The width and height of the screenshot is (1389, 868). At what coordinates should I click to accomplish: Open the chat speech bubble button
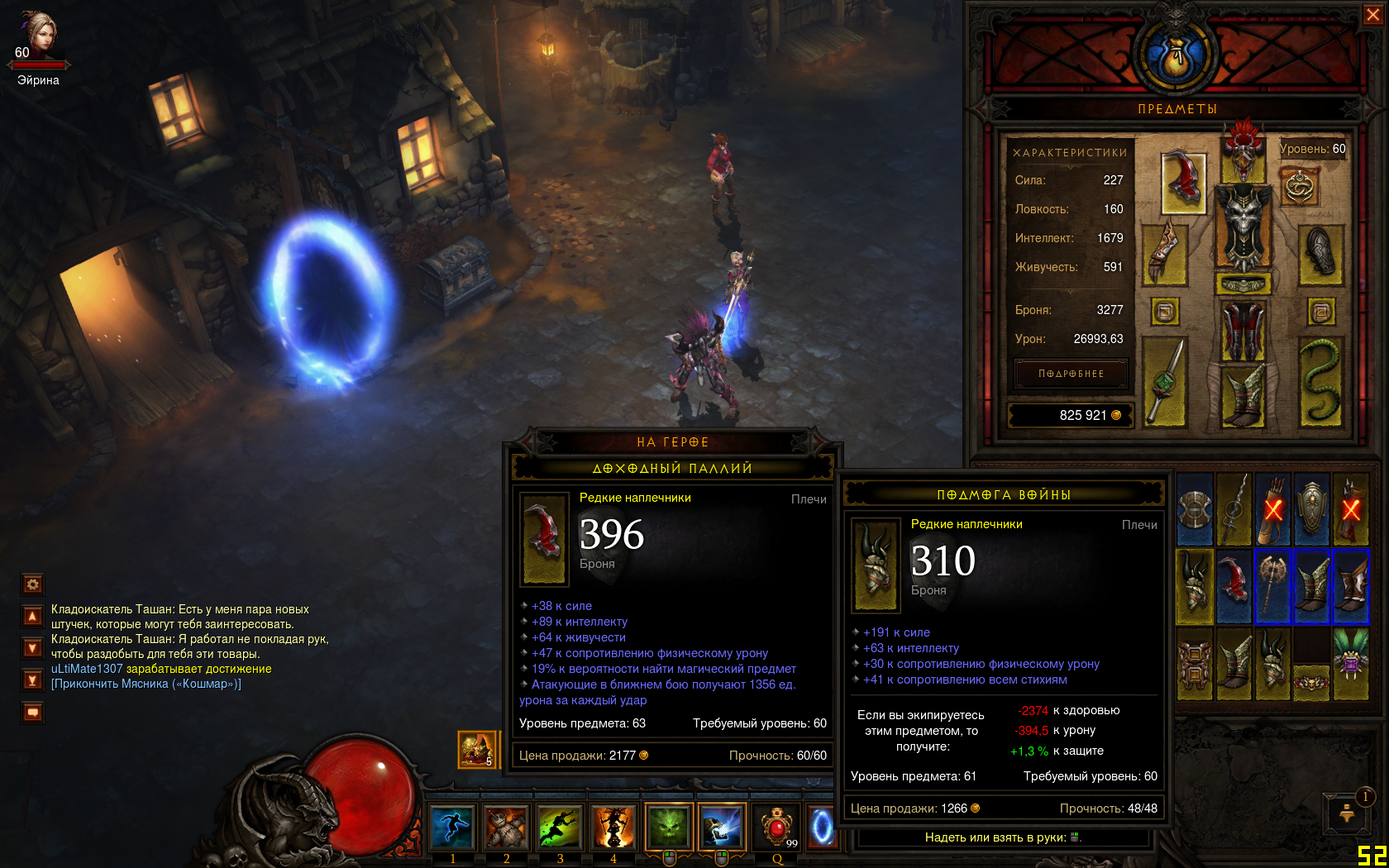[x=33, y=712]
